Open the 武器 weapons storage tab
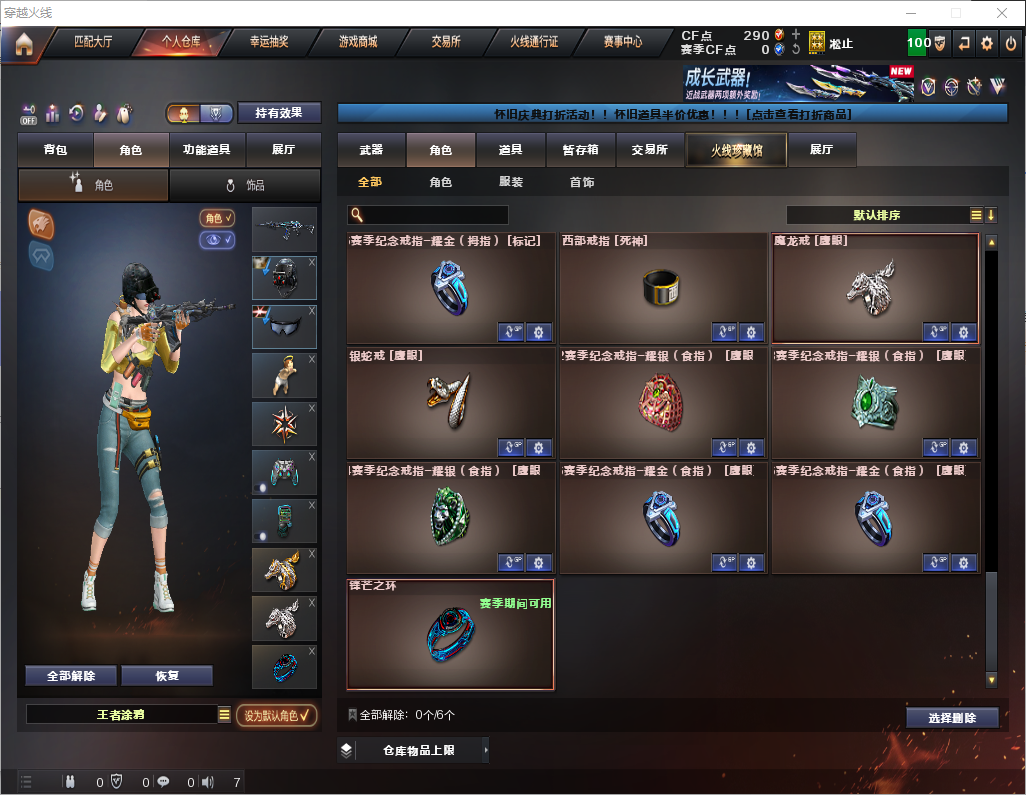Screen dimensions: 1026x795 (372, 150)
